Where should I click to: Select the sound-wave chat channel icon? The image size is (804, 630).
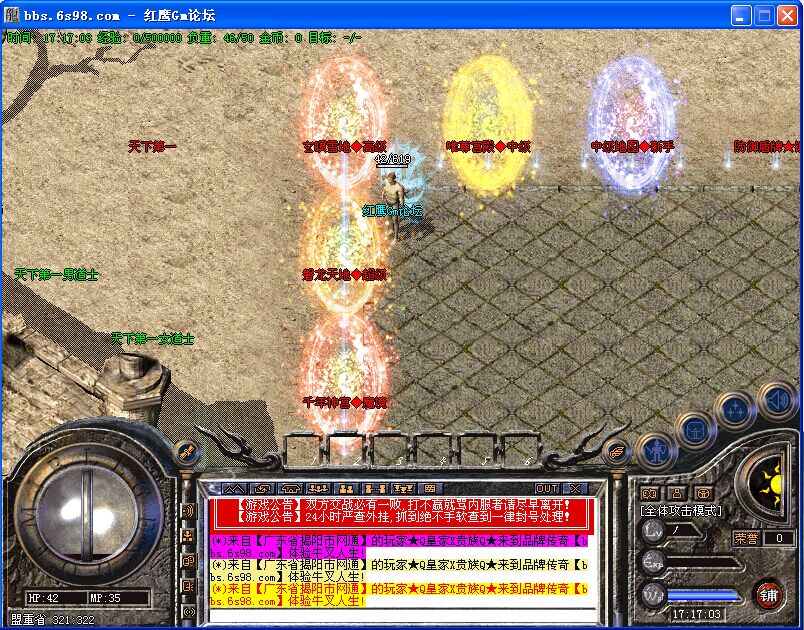188,511
